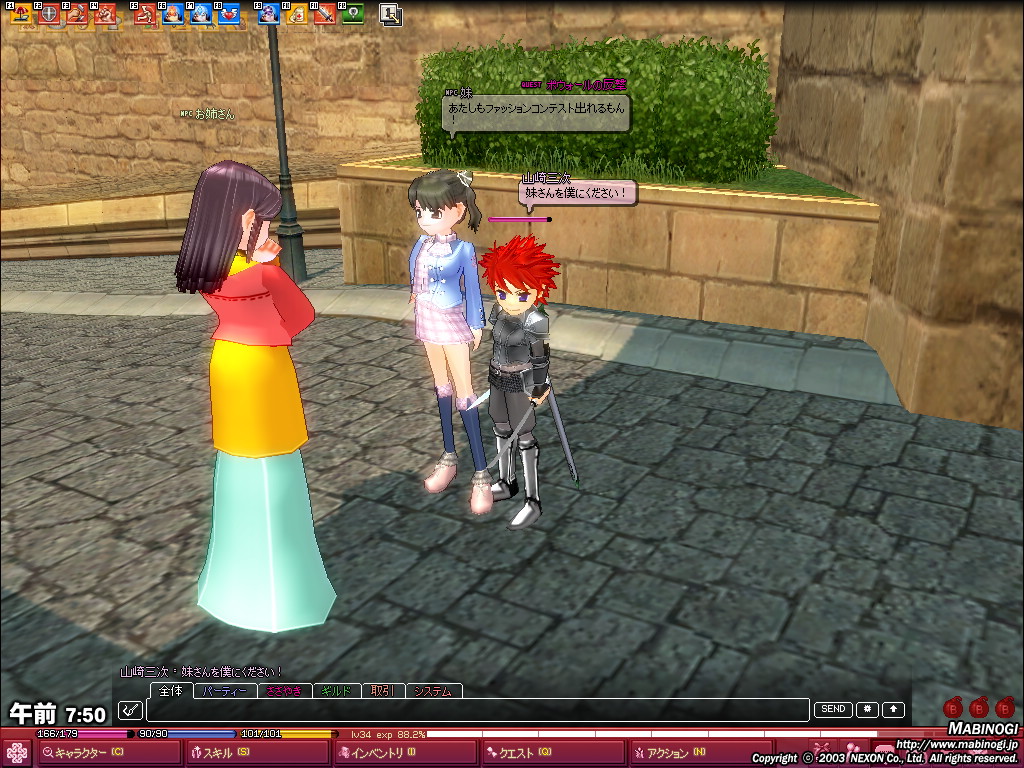Switch to the 取引 trade tab
Screen dimensions: 1024x768
pyautogui.click(x=381, y=691)
